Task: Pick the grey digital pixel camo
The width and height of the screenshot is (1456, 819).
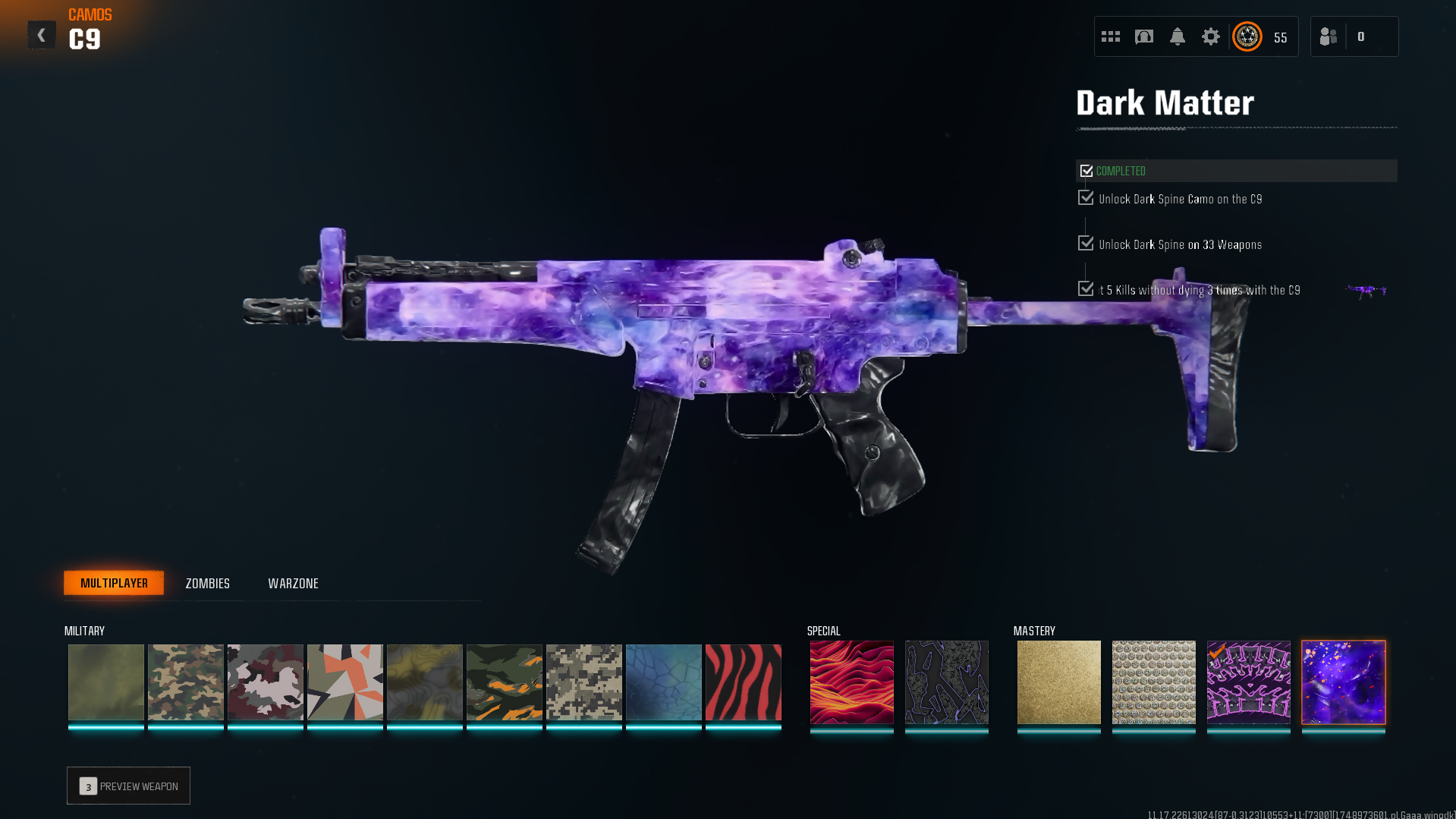Action: 583,682
